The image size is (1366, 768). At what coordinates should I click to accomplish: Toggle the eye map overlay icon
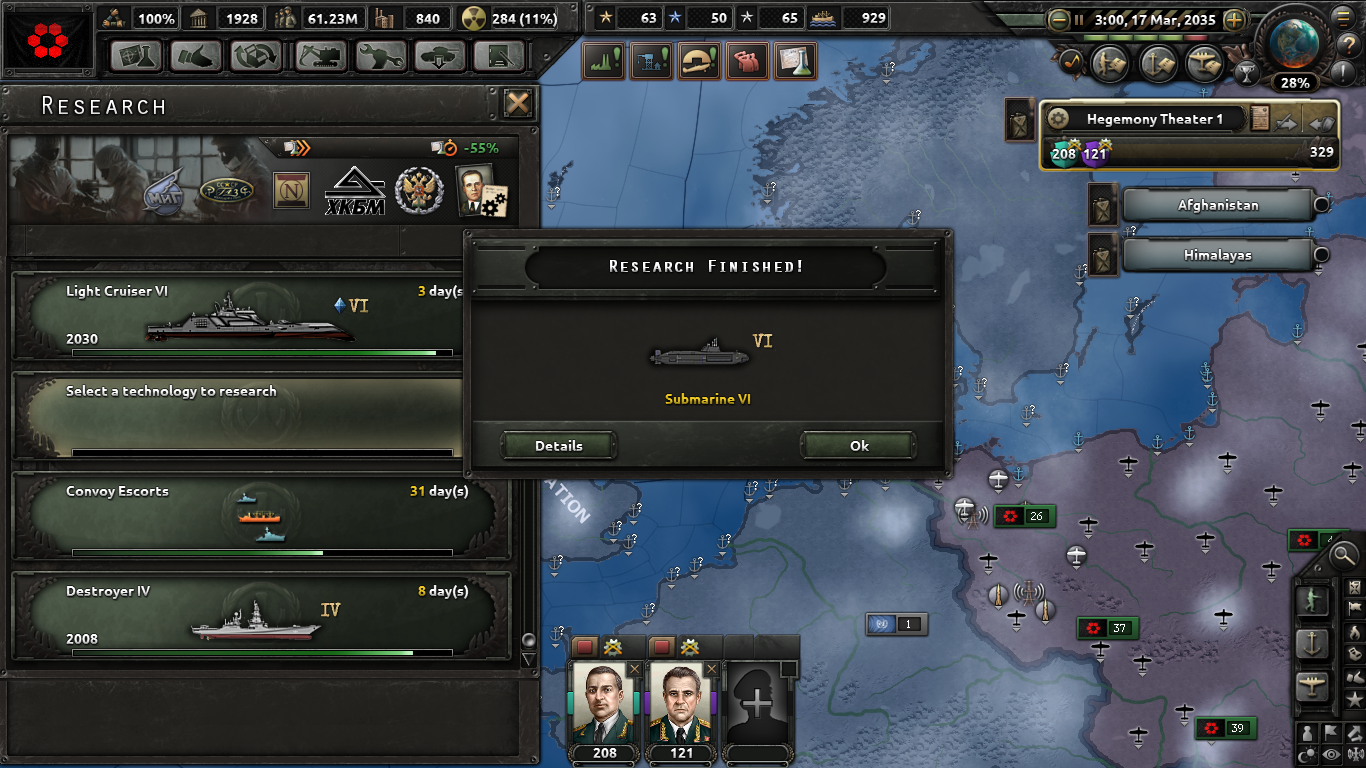pyautogui.click(x=1330, y=753)
